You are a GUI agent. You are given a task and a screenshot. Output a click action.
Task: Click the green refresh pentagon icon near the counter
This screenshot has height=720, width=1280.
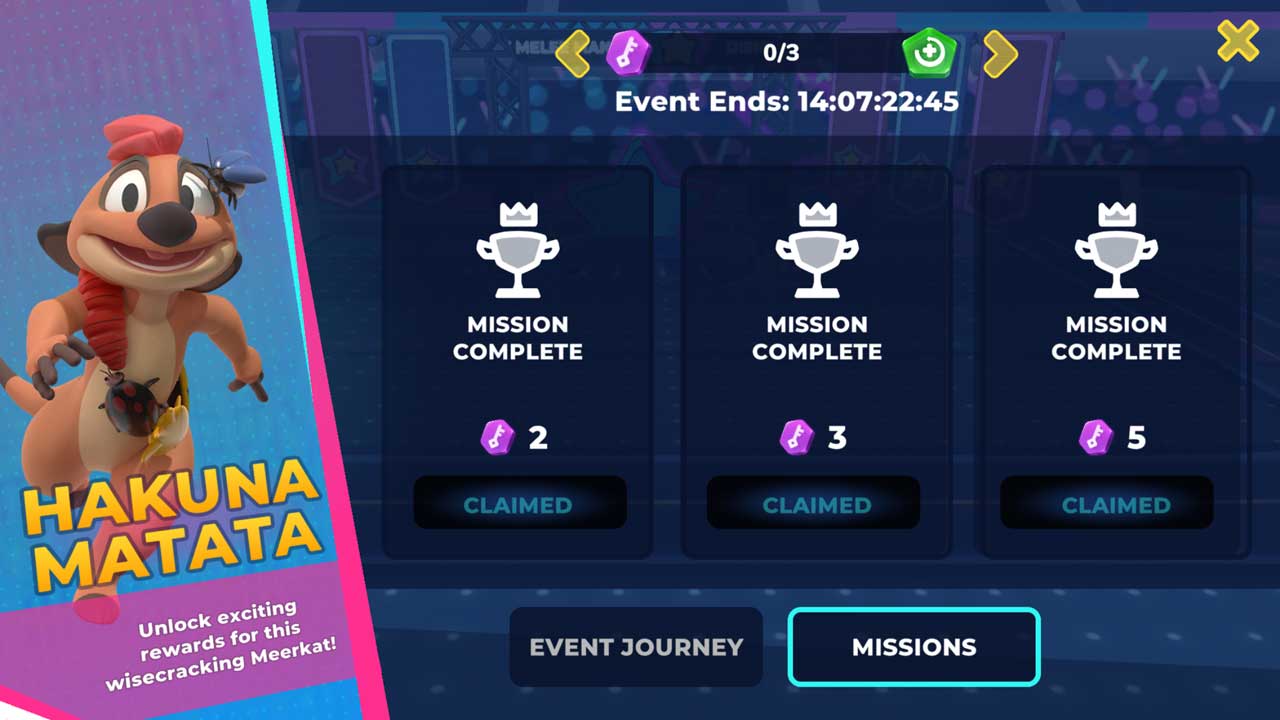[928, 52]
